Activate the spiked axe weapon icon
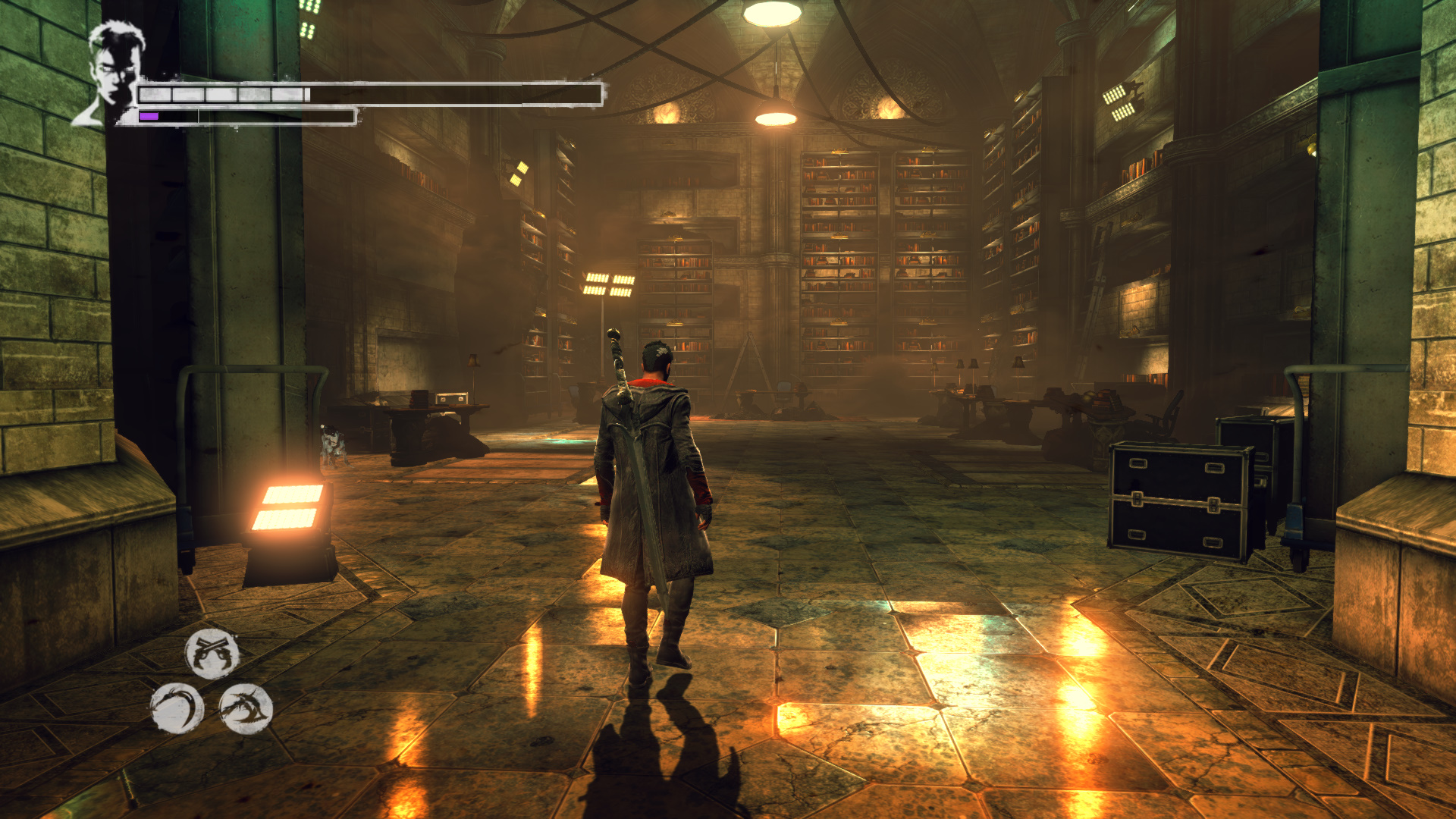 point(246,709)
